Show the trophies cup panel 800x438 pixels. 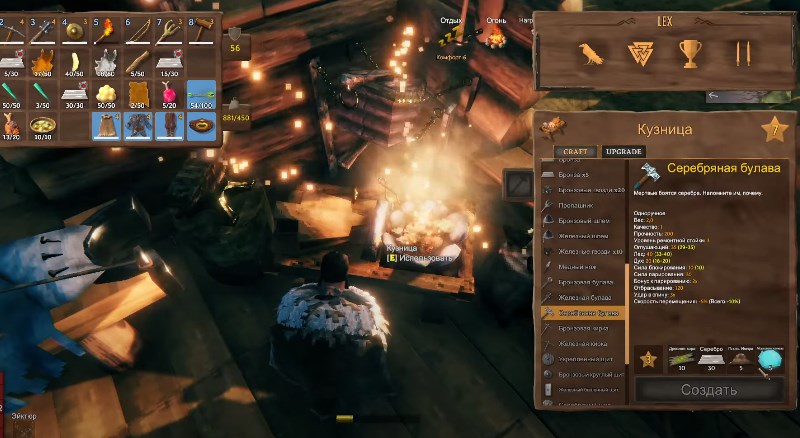click(690, 52)
